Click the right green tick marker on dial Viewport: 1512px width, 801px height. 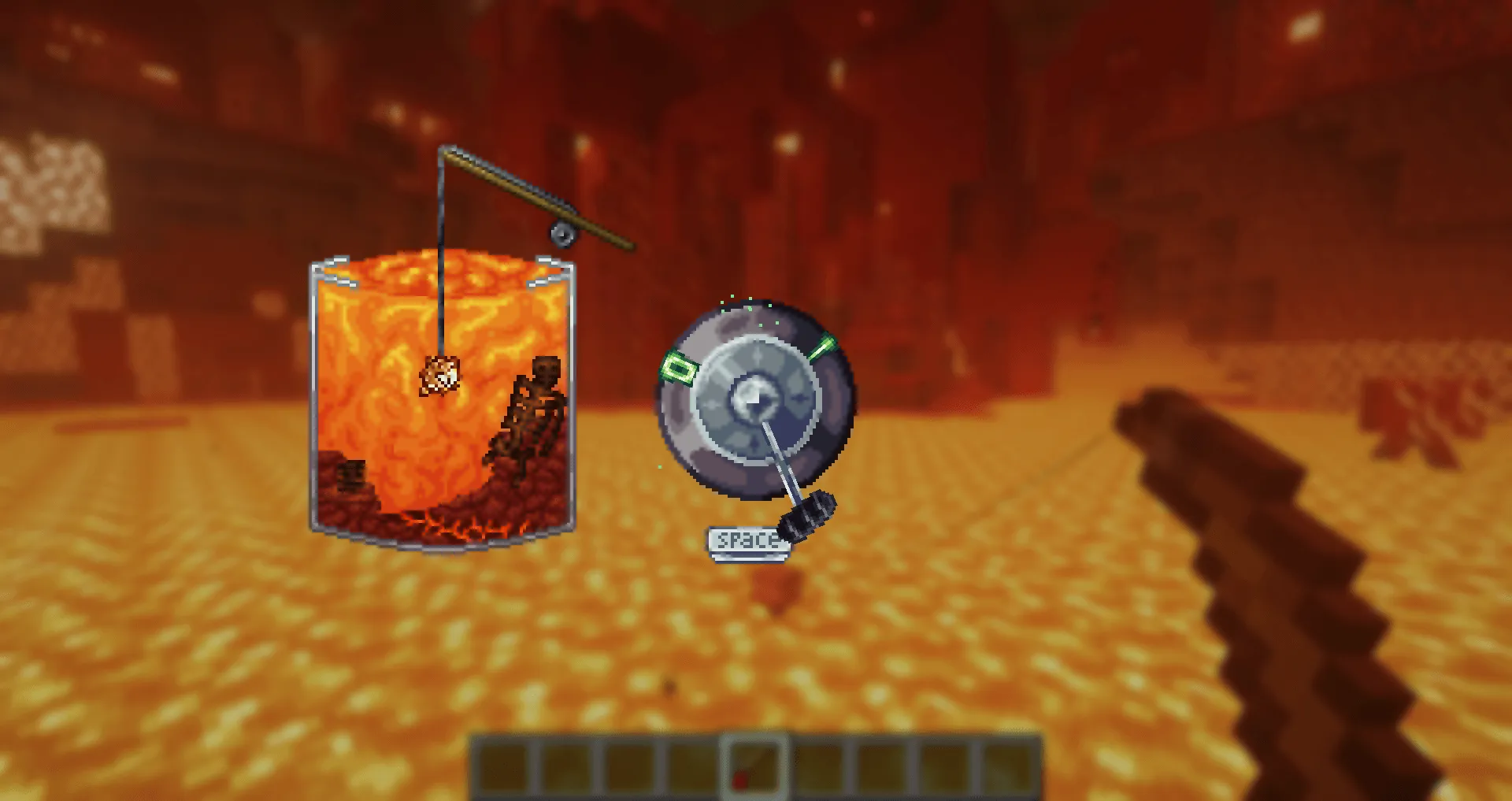(823, 344)
